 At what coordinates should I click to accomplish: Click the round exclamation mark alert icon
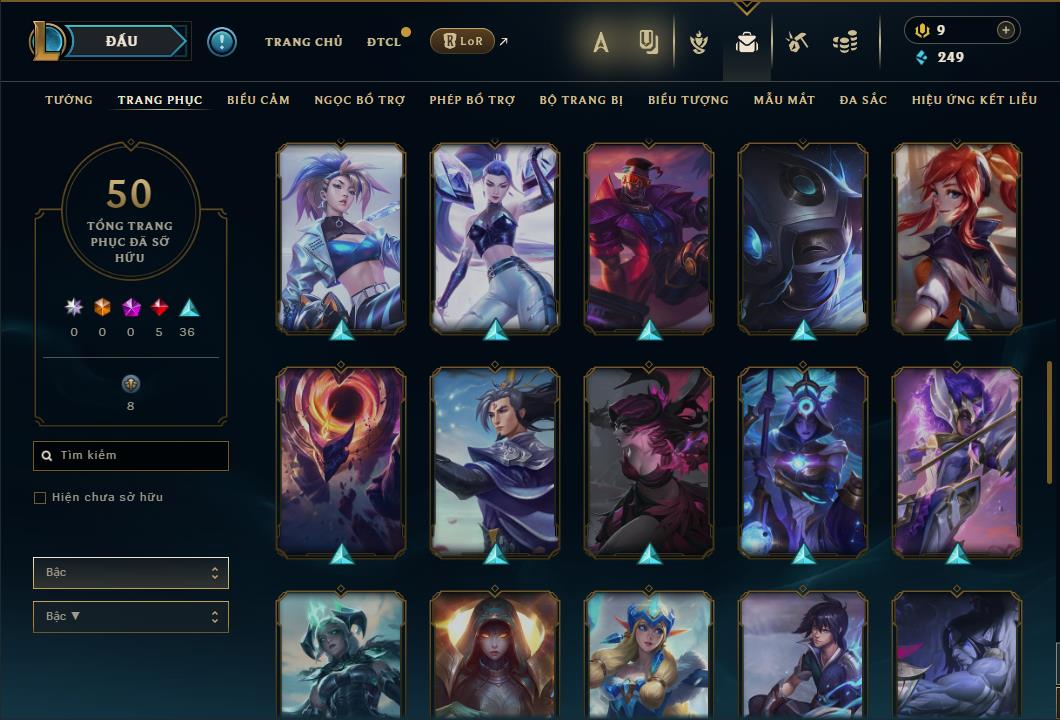coord(222,42)
